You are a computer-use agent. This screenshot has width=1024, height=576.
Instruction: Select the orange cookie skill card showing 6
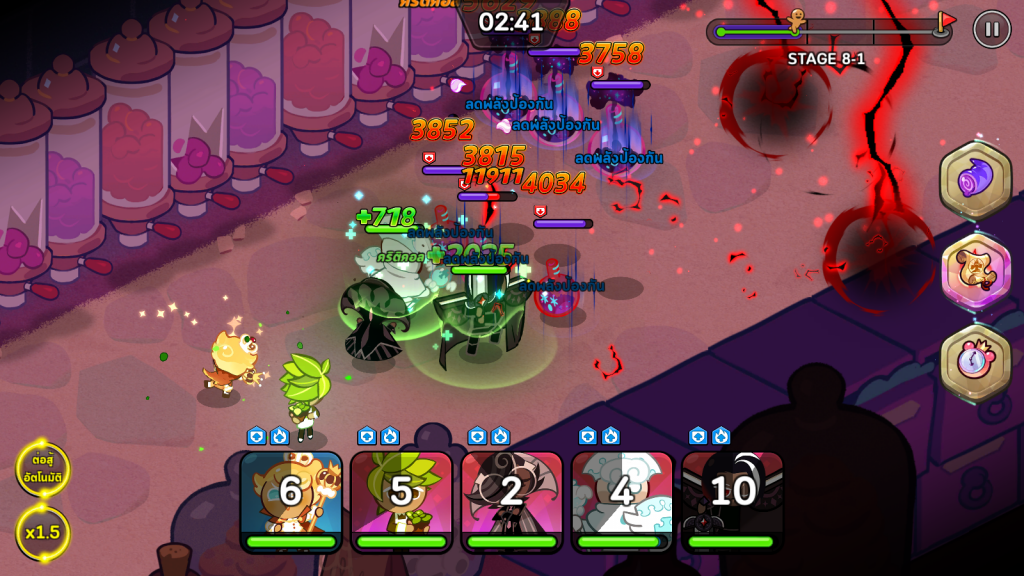(291, 497)
